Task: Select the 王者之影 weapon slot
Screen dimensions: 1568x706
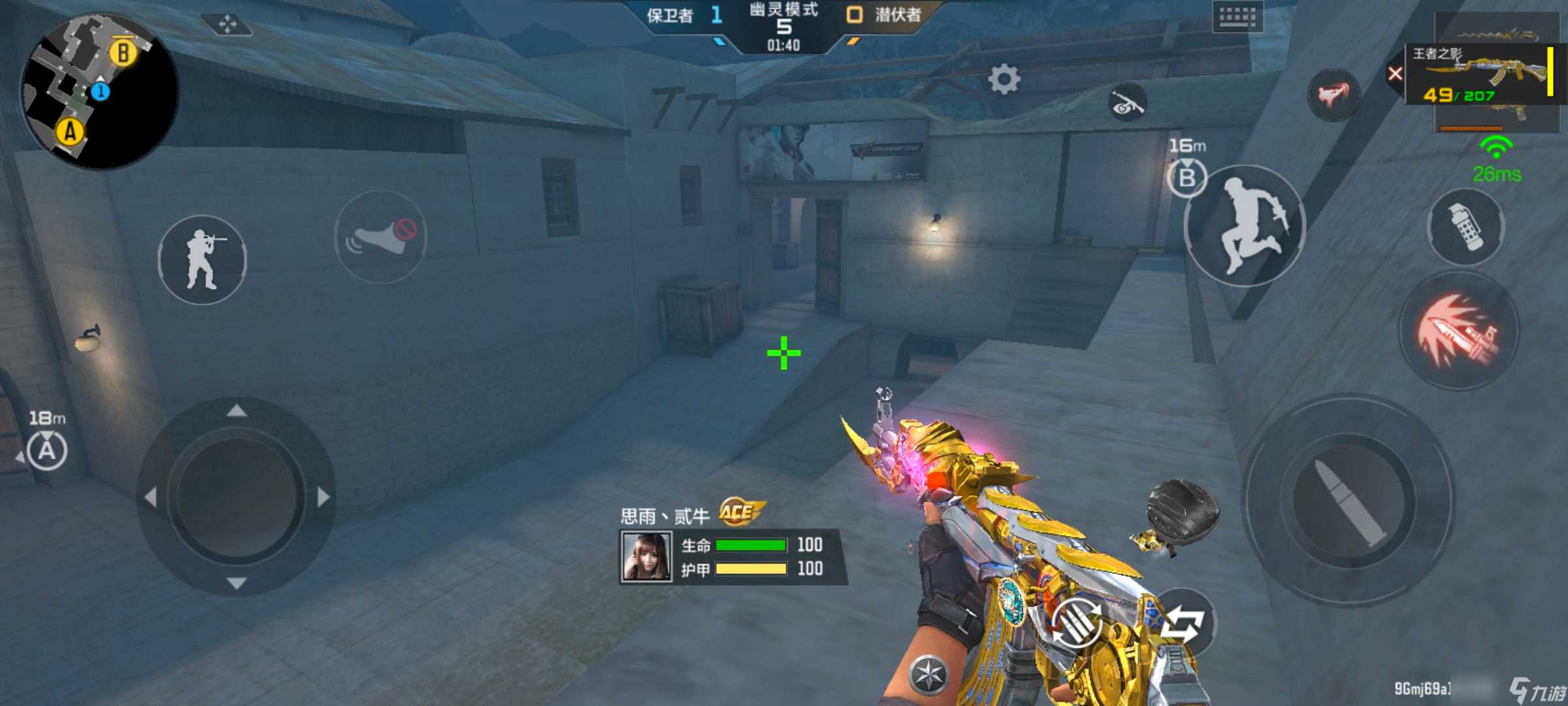Action: click(1483, 75)
